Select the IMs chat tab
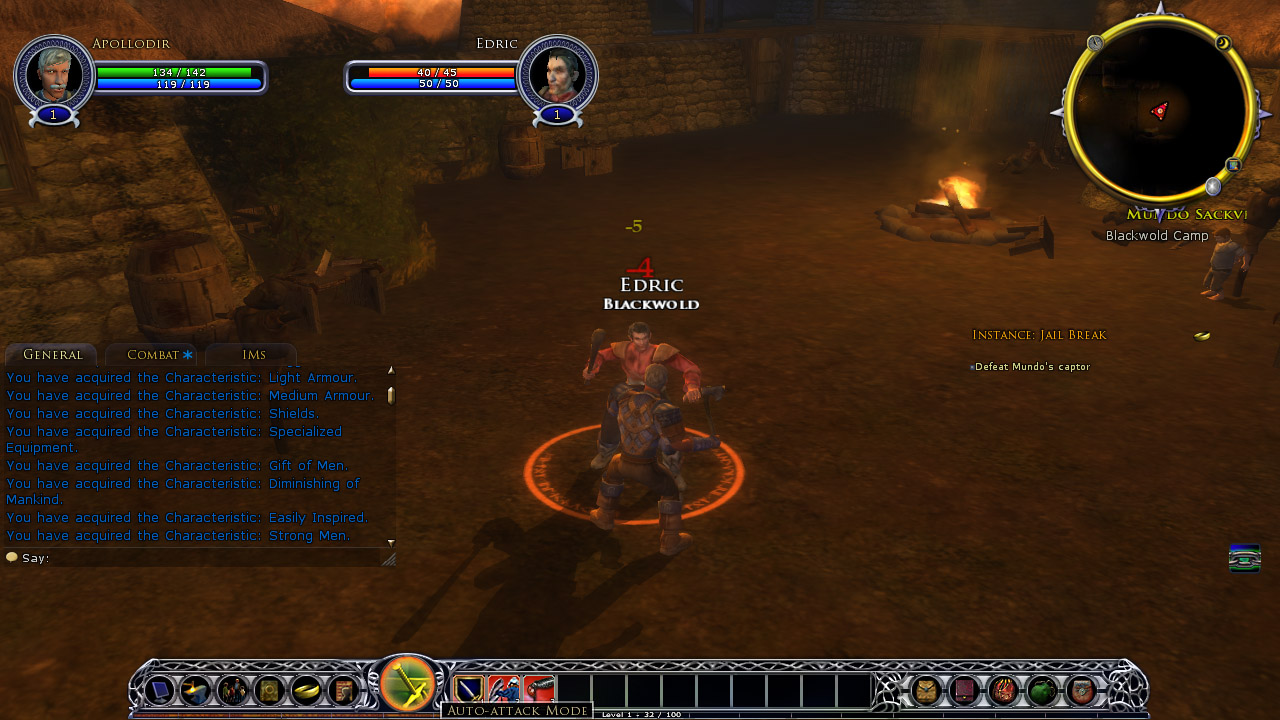1280x720 pixels. [253, 355]
